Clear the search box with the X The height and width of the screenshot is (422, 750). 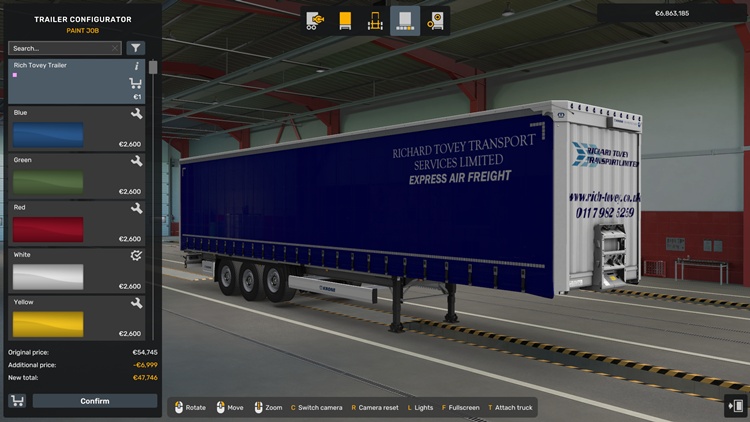tap(115, 48)
